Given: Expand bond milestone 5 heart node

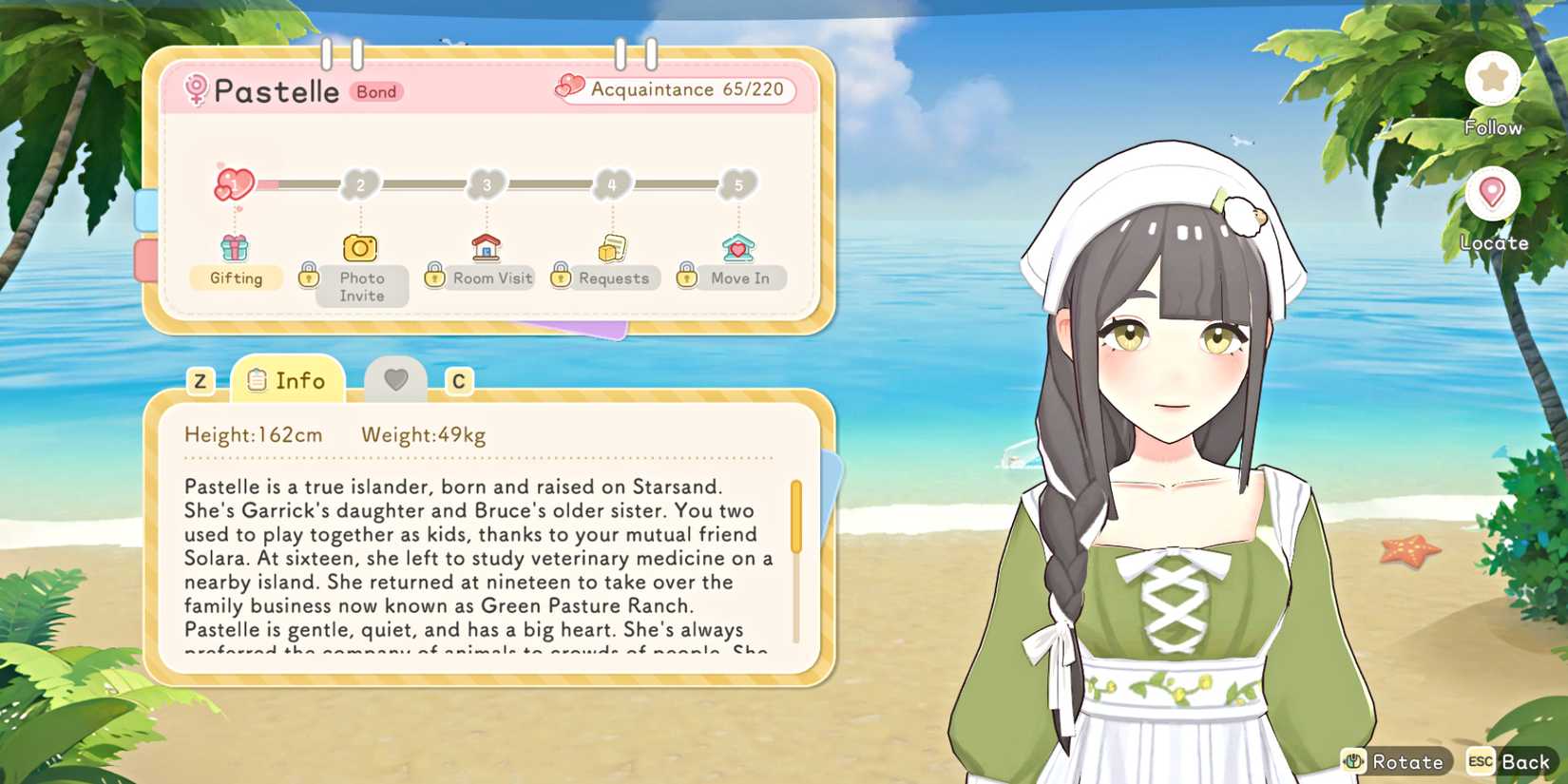Looking at the screenshot, I should click(x=740, y=185).
